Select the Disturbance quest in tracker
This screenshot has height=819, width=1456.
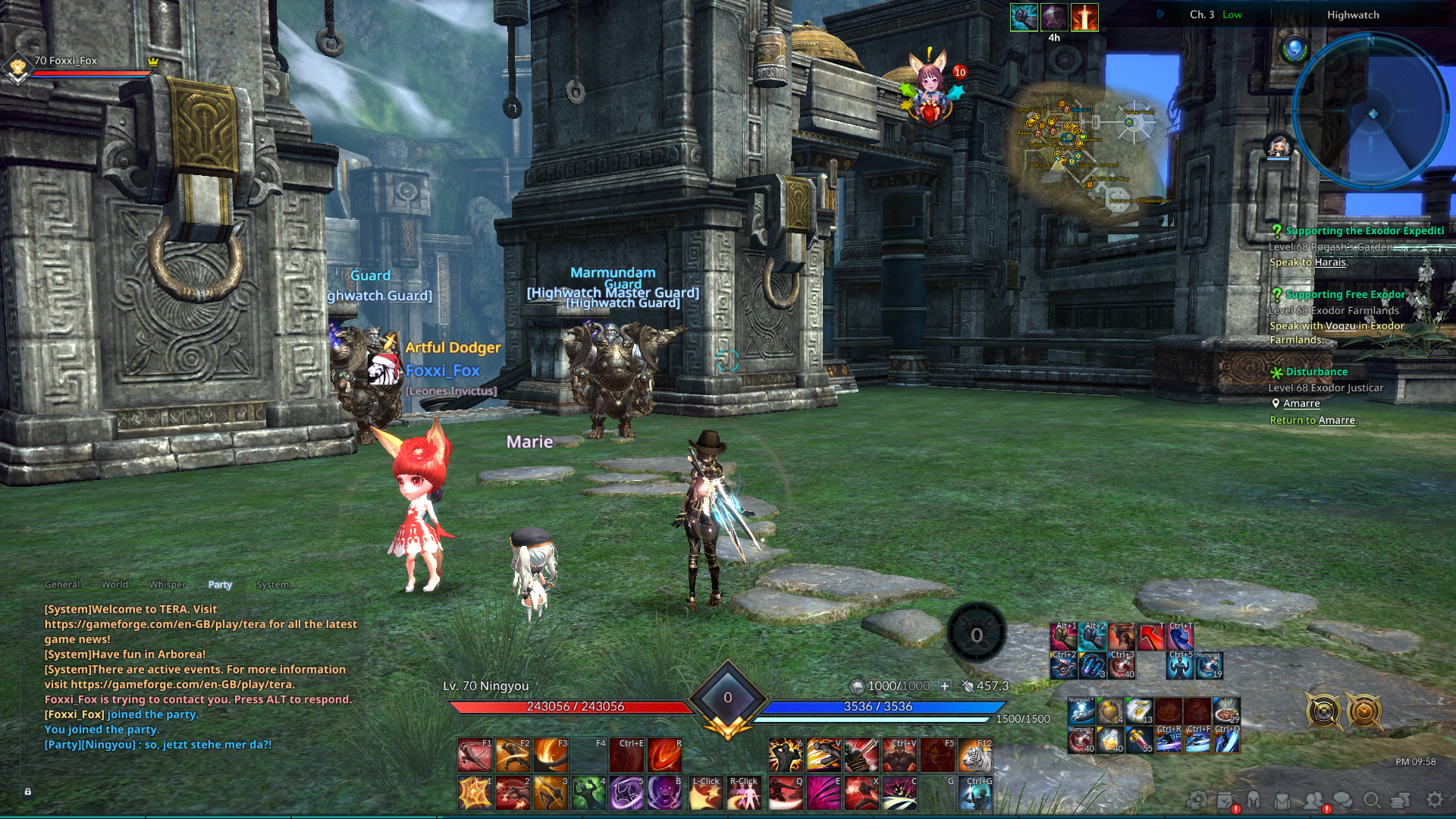coord(1316,372)
